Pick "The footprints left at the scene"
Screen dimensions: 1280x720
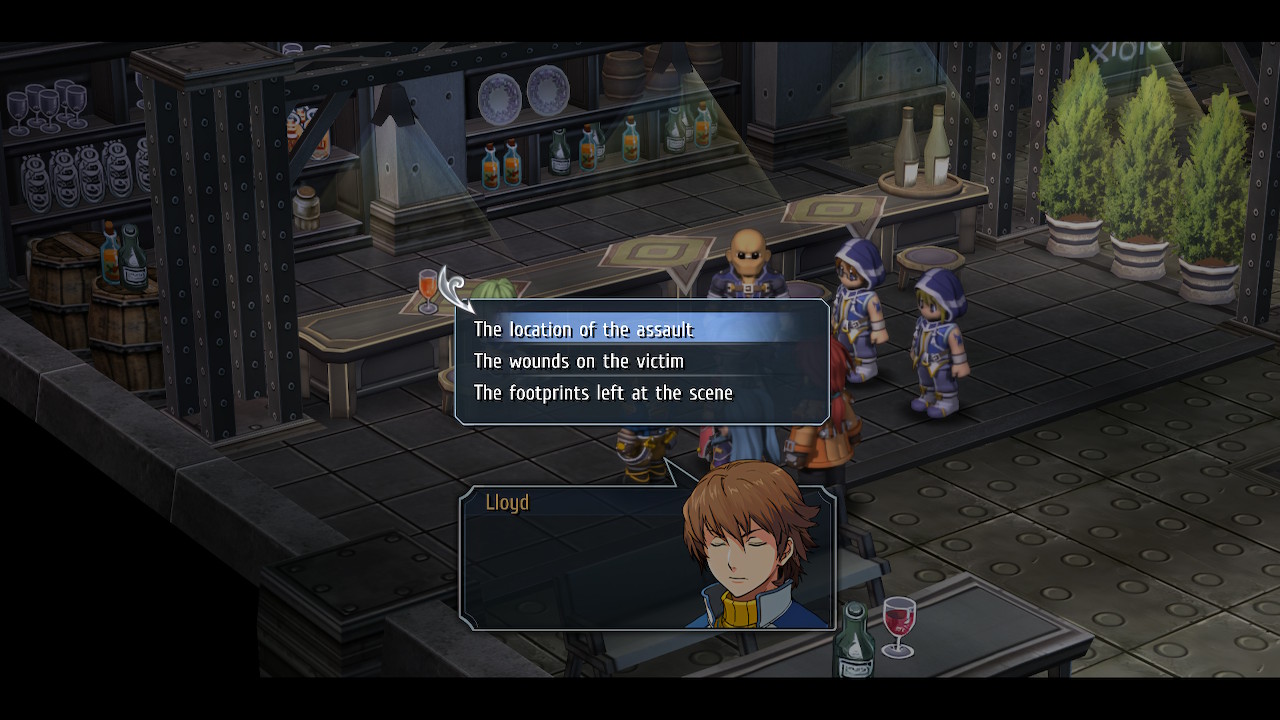pyautogui.click(x=603, y=393)
